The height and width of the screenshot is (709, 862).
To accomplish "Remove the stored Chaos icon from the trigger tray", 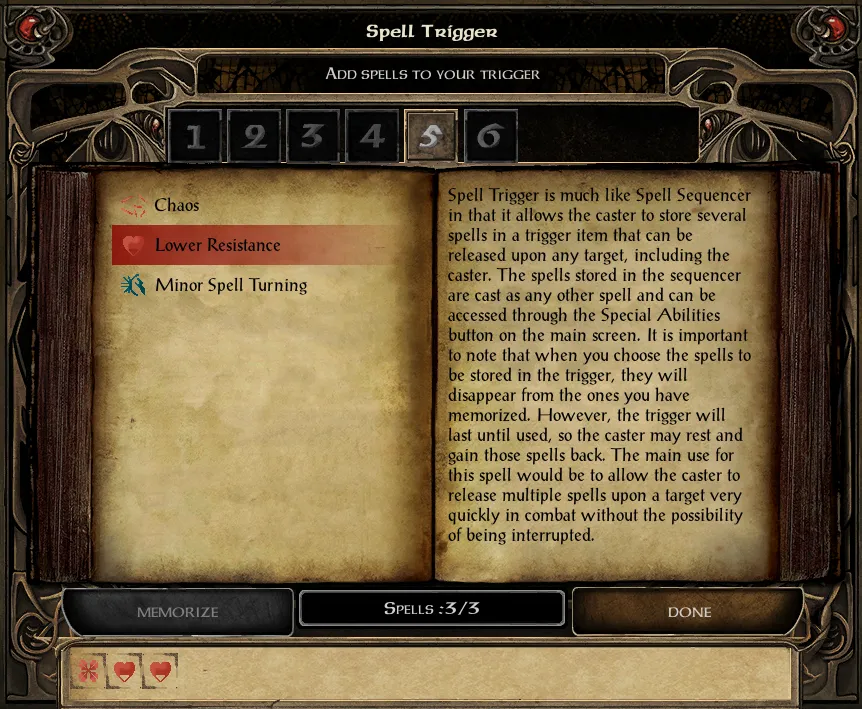I will point(89,670).
